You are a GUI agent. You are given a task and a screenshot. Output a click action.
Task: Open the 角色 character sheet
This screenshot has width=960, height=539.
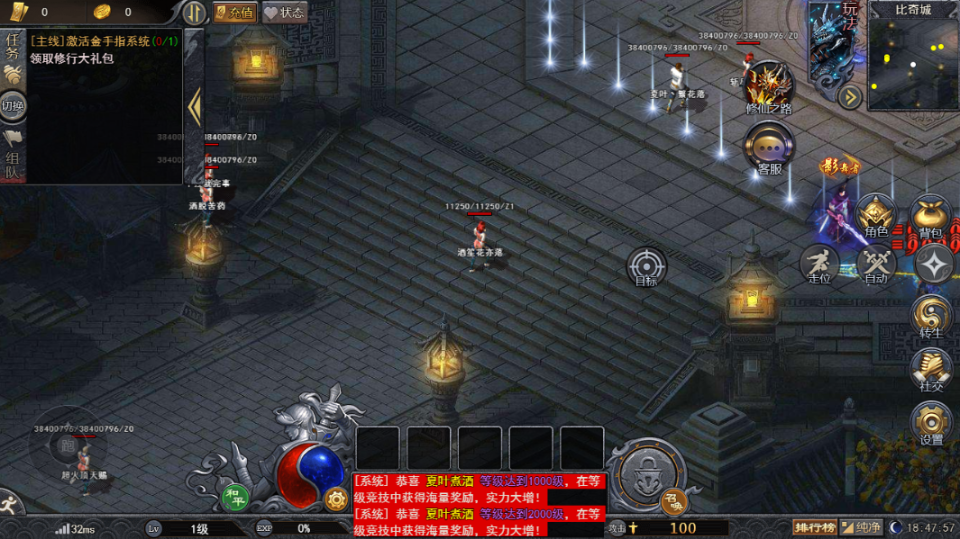click(x=876, y=215)
